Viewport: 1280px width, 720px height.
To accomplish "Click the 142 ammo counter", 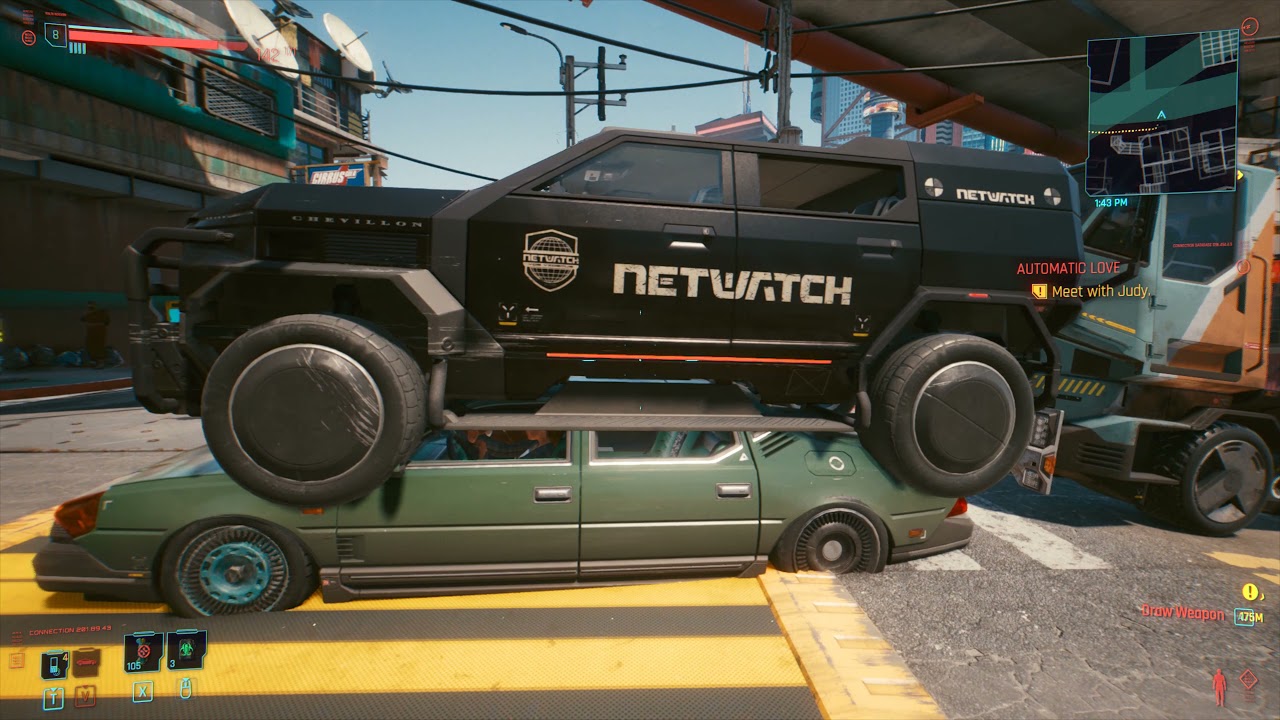I will coord(269,53).
